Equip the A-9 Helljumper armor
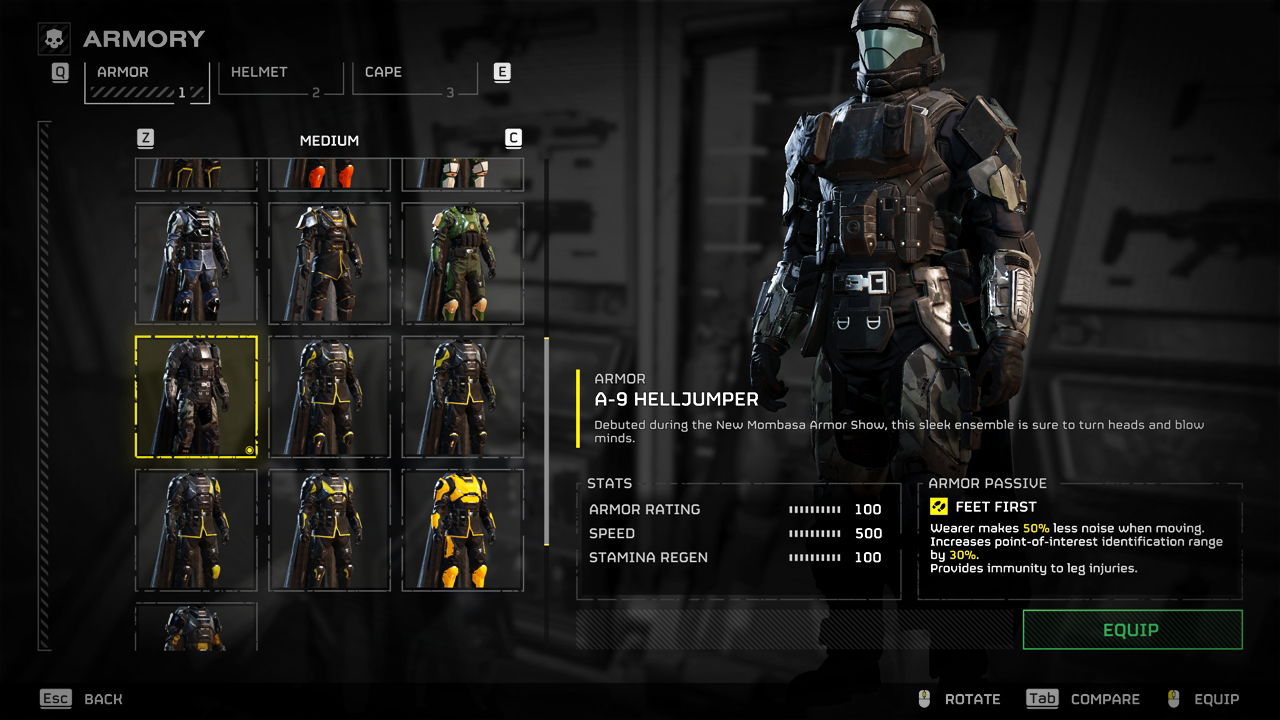This screenshot has height=720, width=1280. coord(1132,630)
